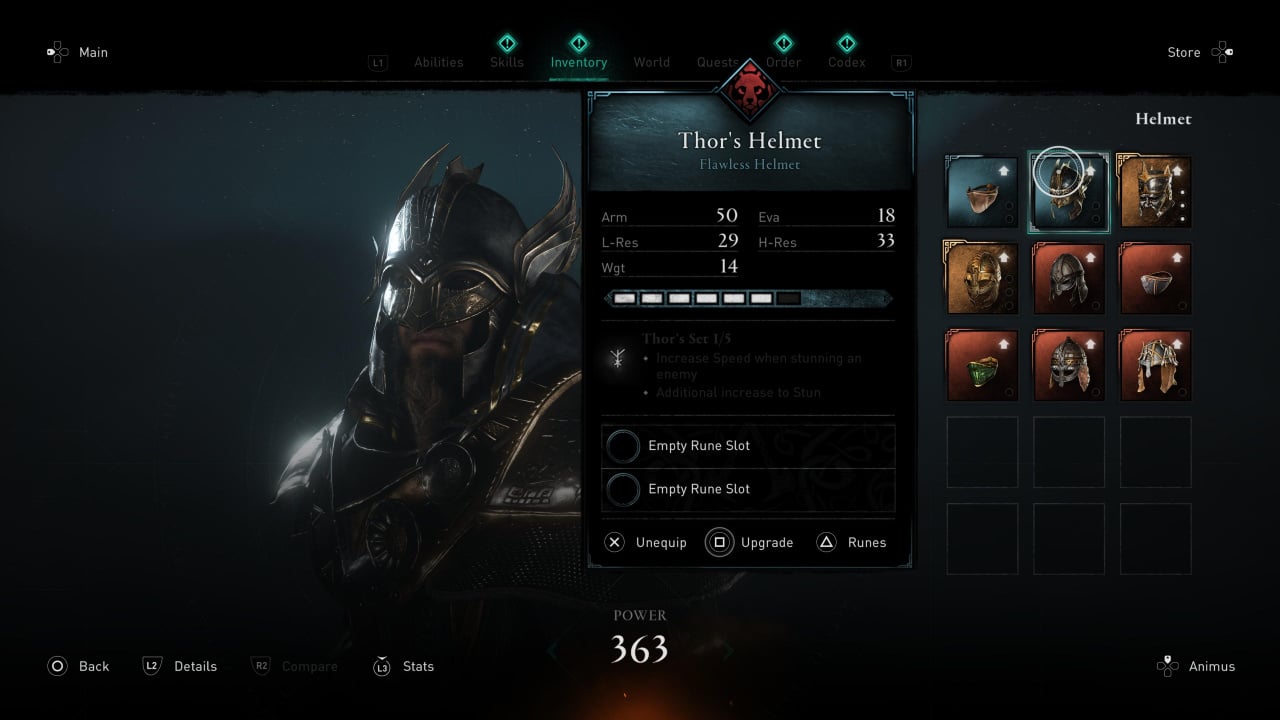Choose the equipped Thor's Helmet slot
The image size is (1280, 720).
(x=1068, y=192)
